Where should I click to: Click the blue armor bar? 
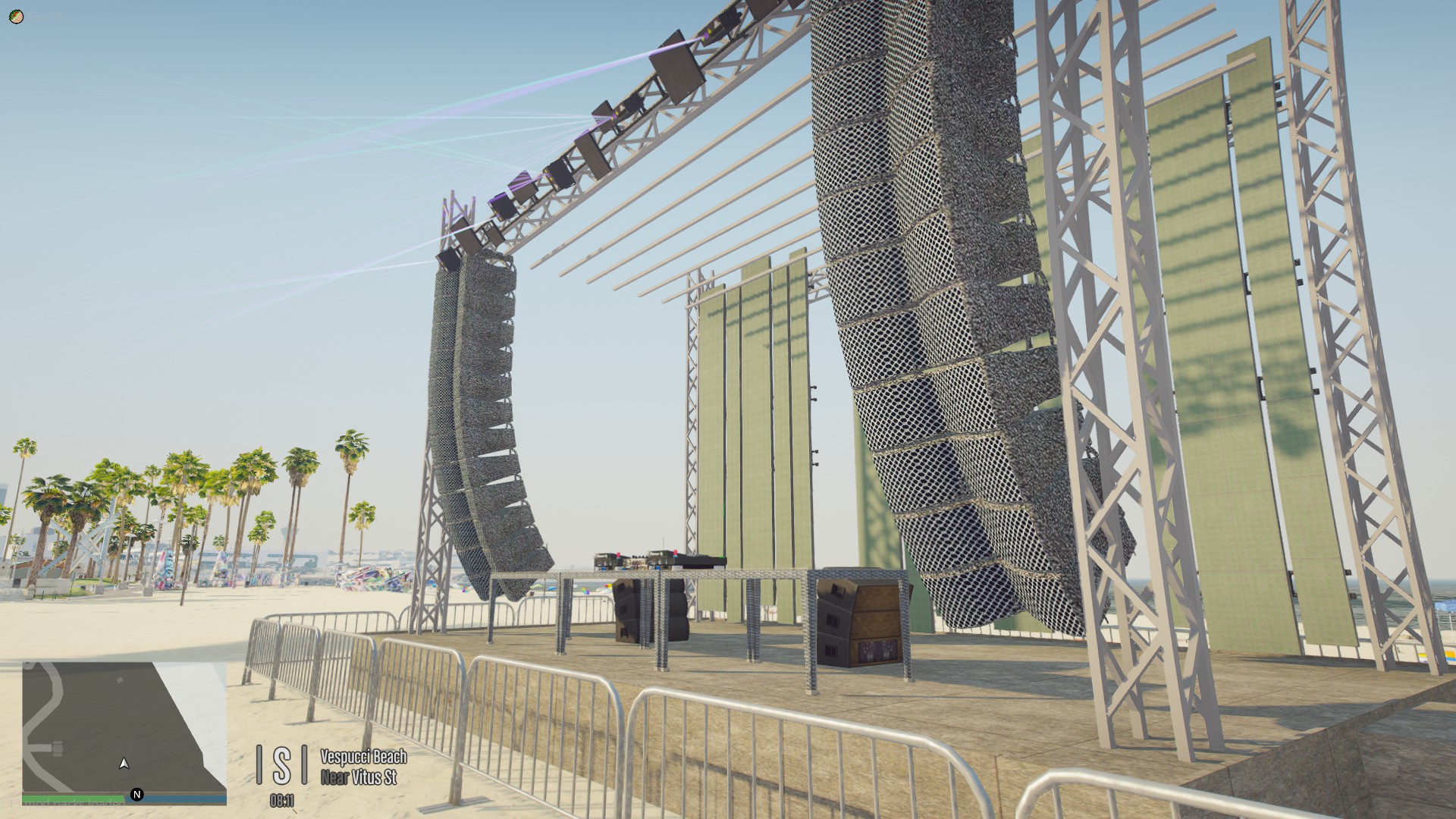tap(174, 798)
